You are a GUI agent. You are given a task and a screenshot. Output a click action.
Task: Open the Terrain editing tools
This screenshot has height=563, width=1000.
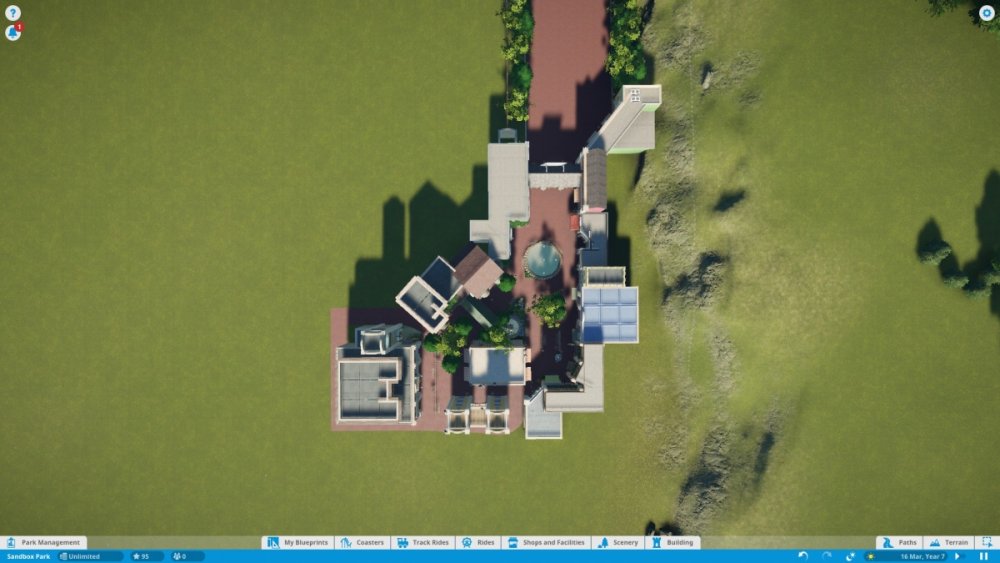coord(948,542)
